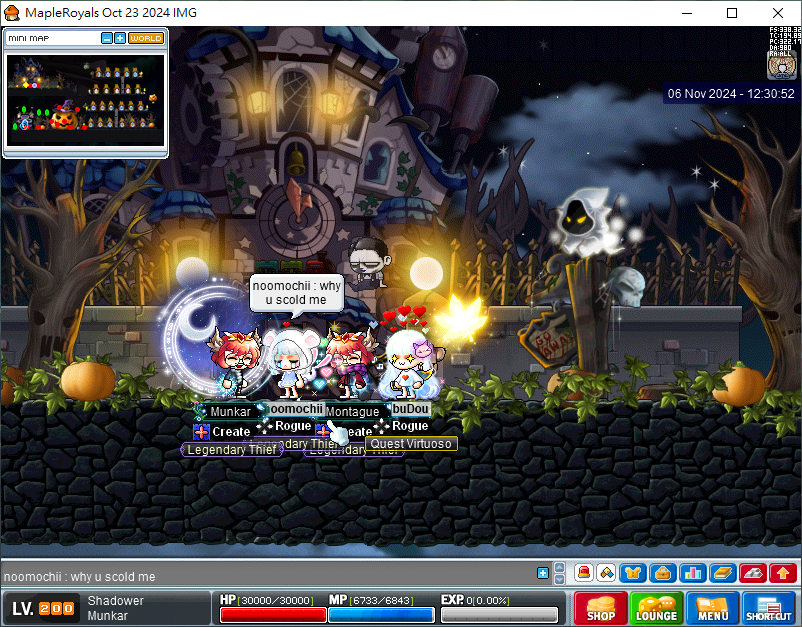
Task: Open the Cash Shop button
Action: (x=600, y=608)
